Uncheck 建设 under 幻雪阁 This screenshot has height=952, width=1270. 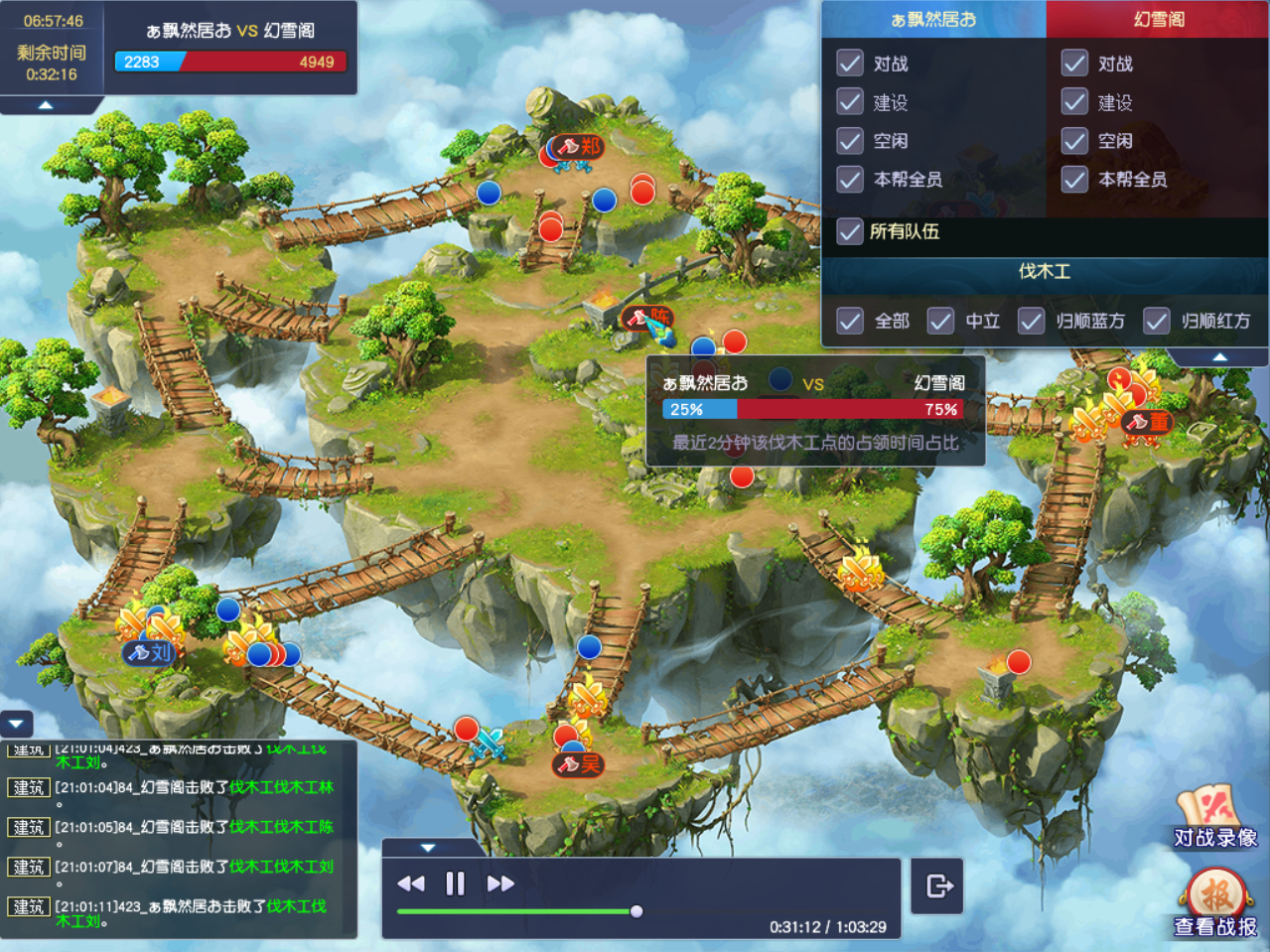1074,102
